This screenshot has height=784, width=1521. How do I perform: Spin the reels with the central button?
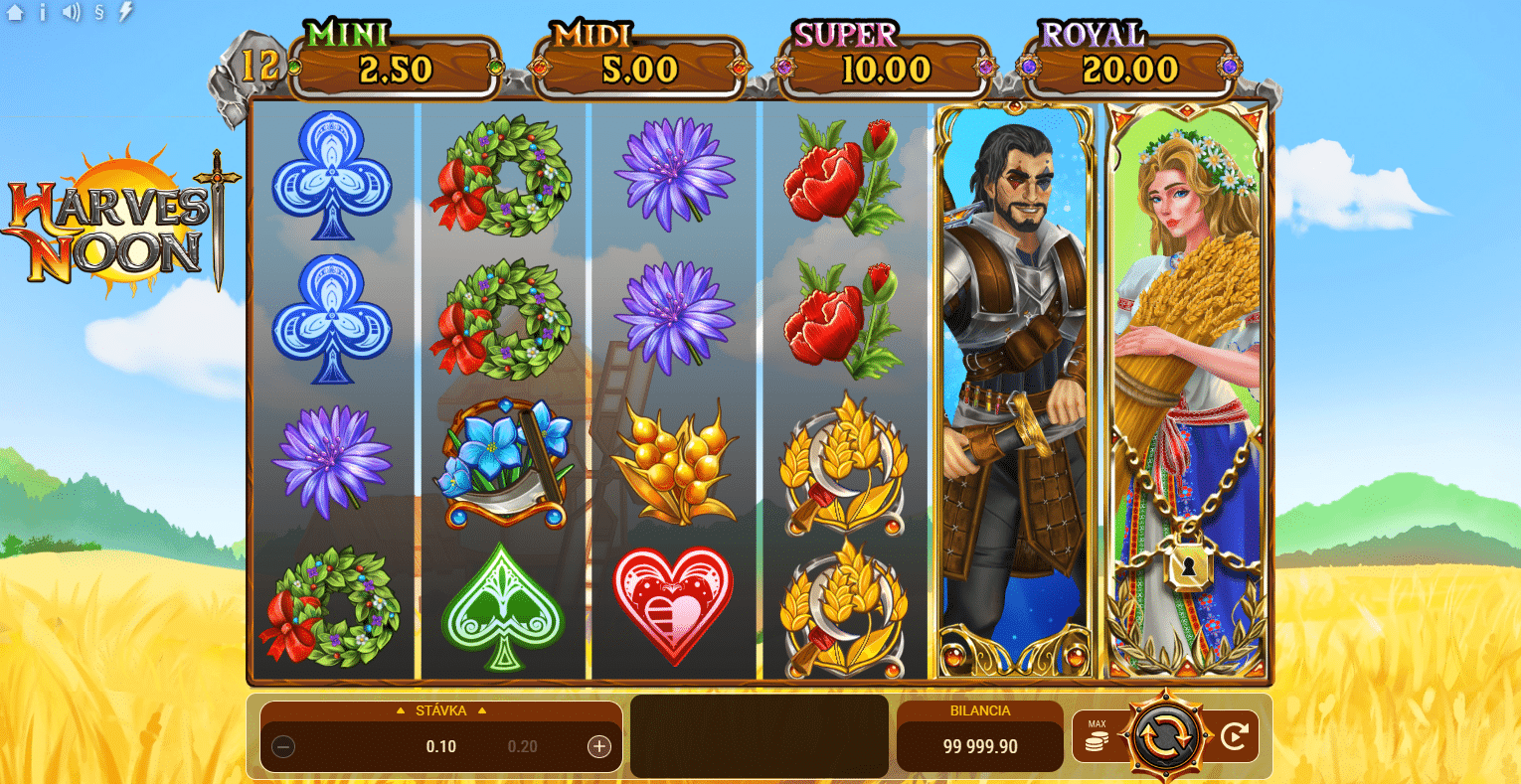(x=1166, y=736)
